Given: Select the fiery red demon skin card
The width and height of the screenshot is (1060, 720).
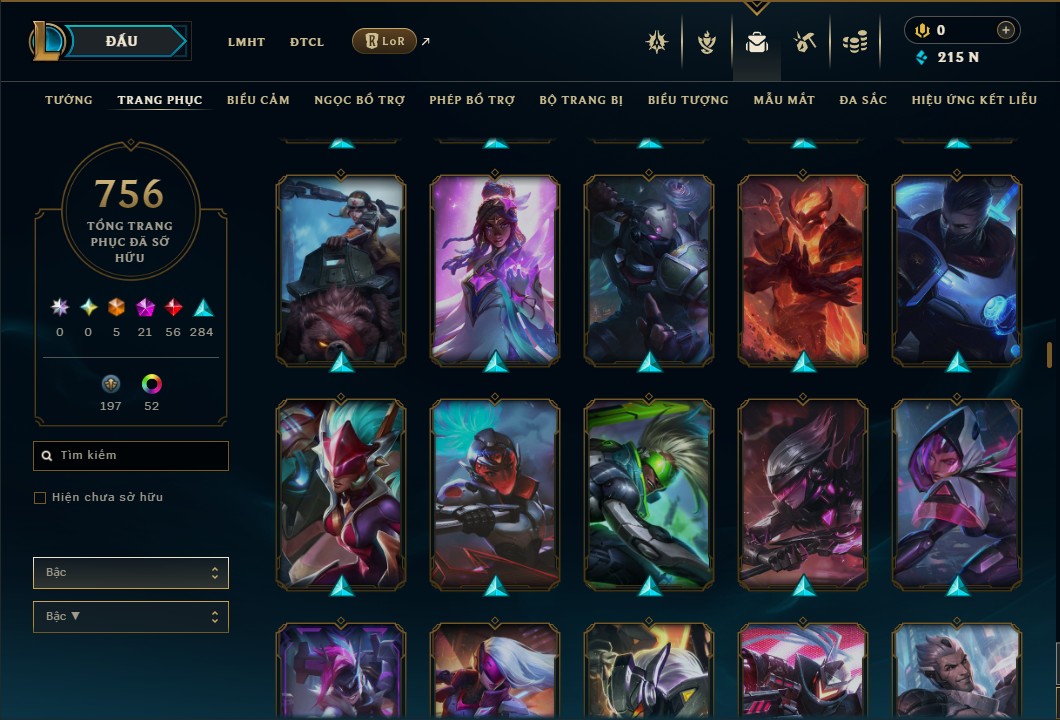Looking at the screenshot, I should click(x=802, y=268).
